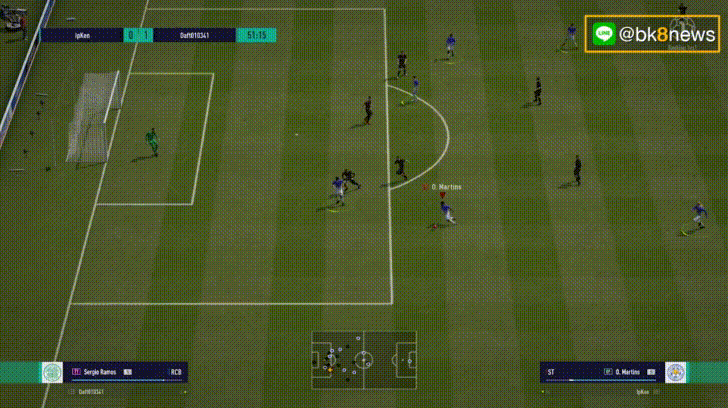Select the Sergio Ramos player panel
Screen dimensions: 728x408
click(x=126, y=372)
